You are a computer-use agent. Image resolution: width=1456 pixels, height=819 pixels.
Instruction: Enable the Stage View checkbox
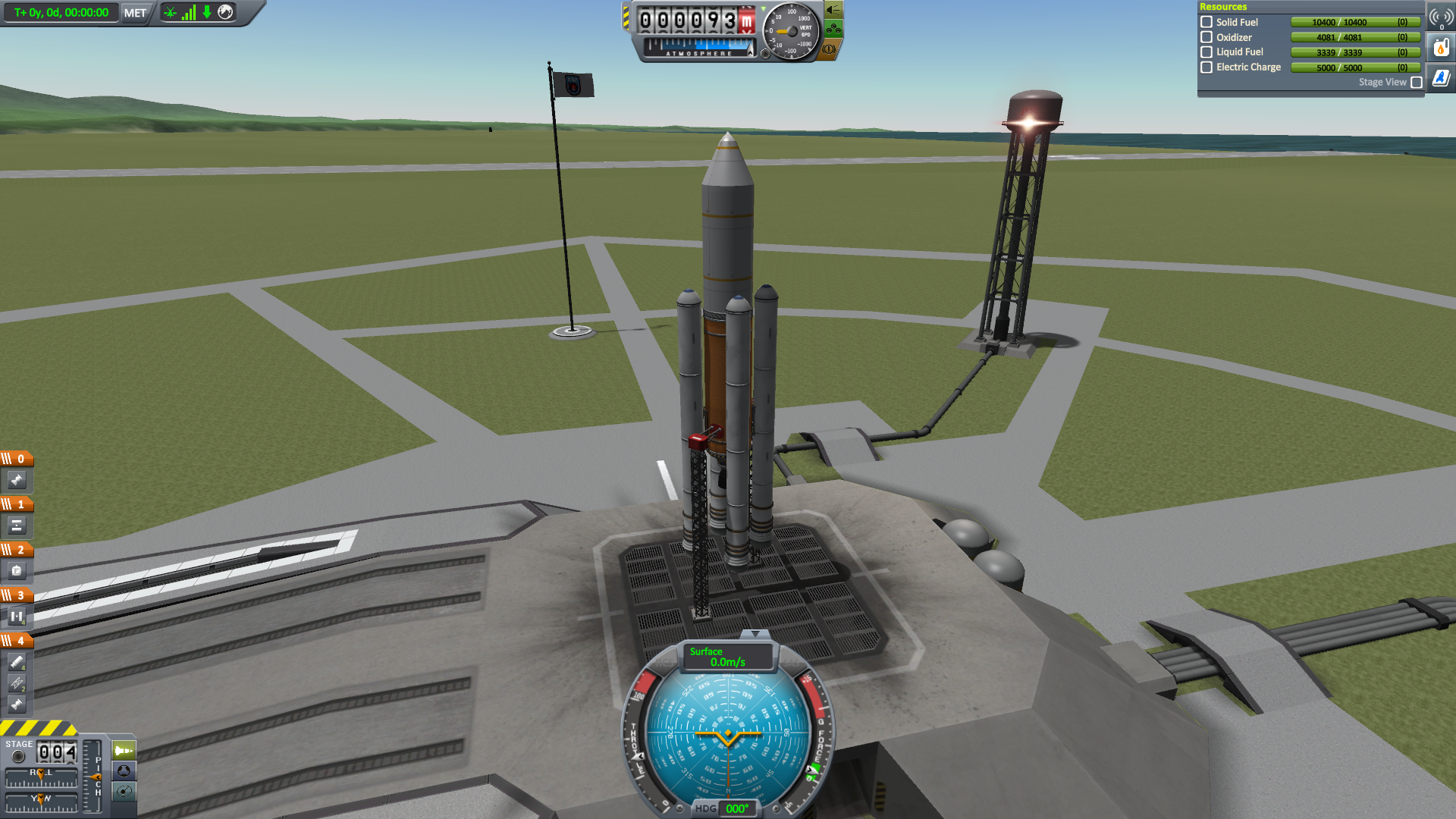(1416, 83)
